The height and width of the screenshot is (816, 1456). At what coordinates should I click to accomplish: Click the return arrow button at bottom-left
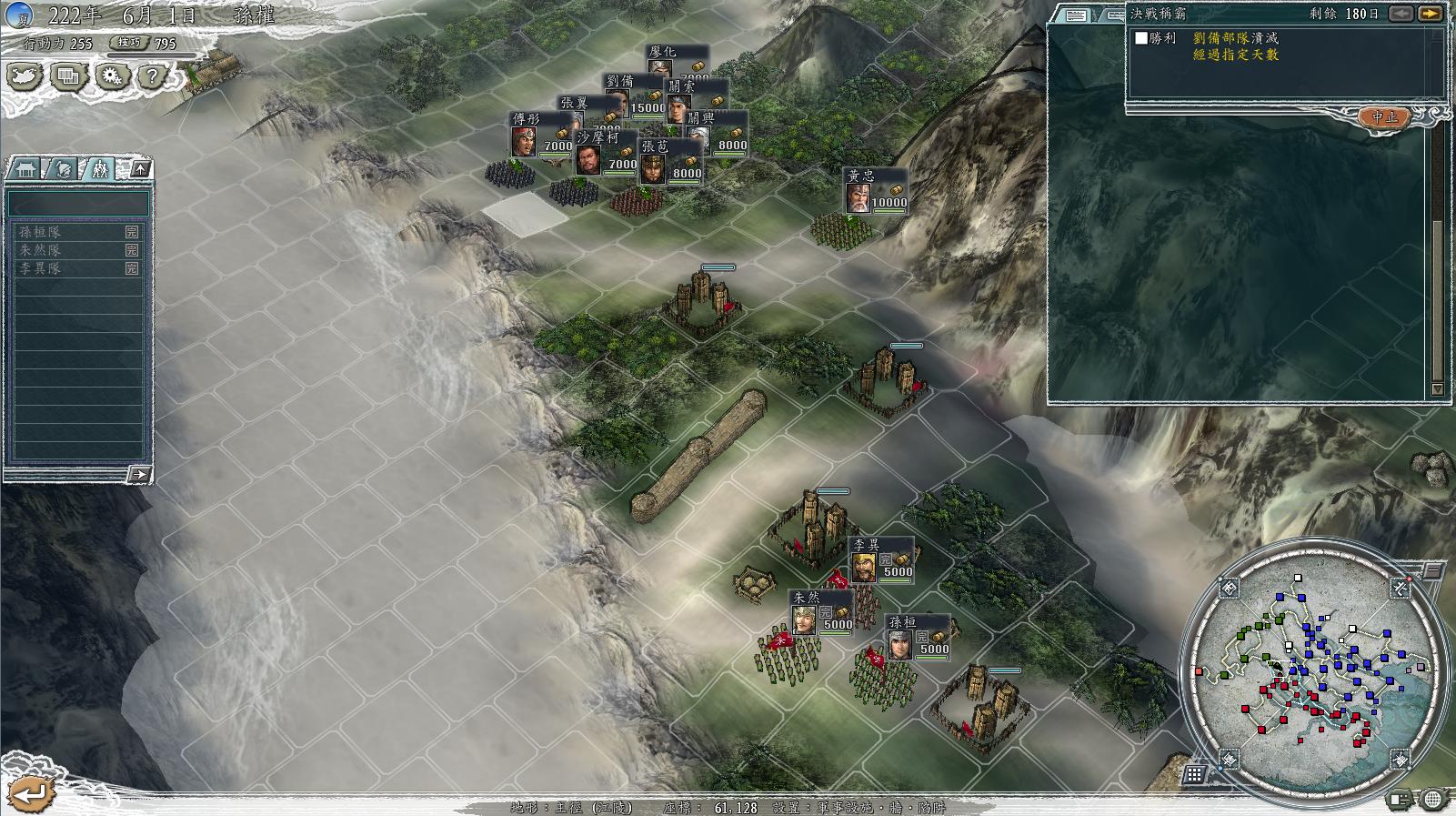32,793
